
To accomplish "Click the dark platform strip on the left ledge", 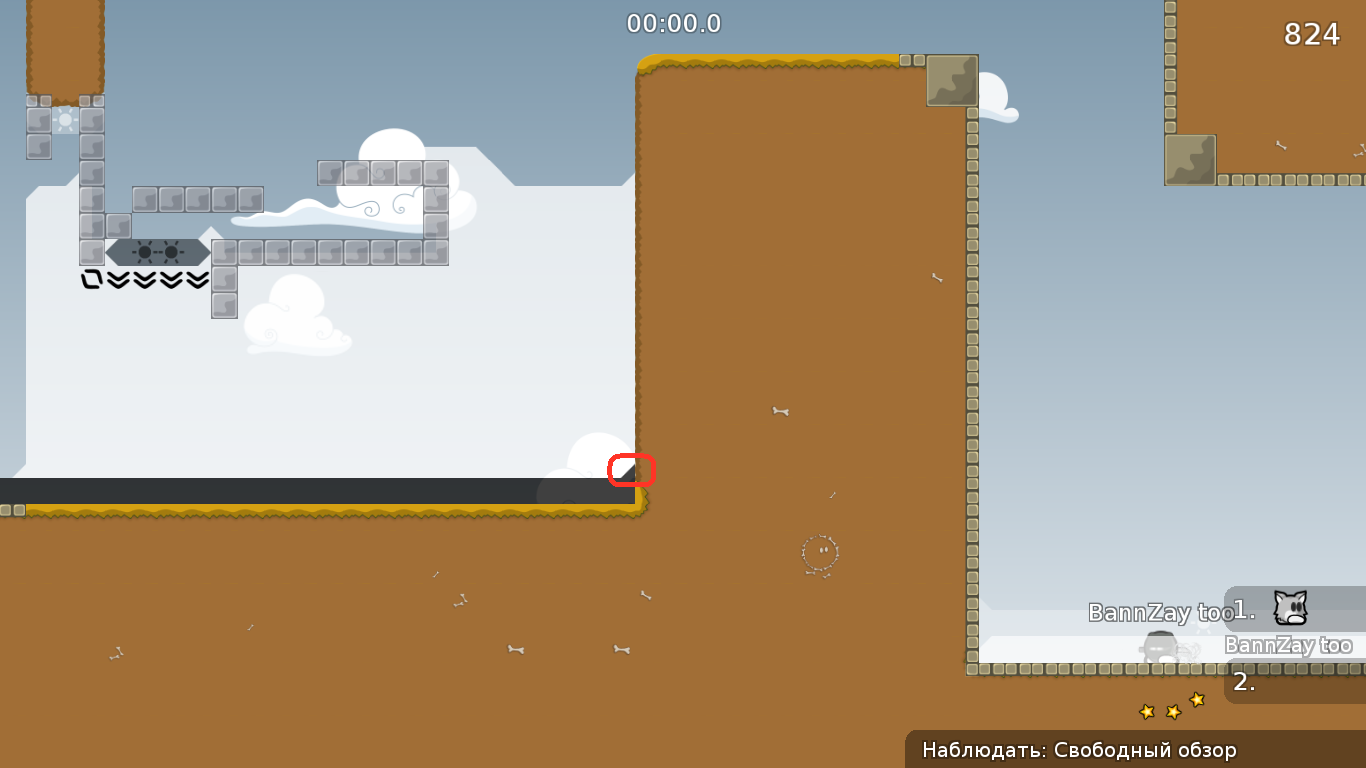I will coord(300,490).
